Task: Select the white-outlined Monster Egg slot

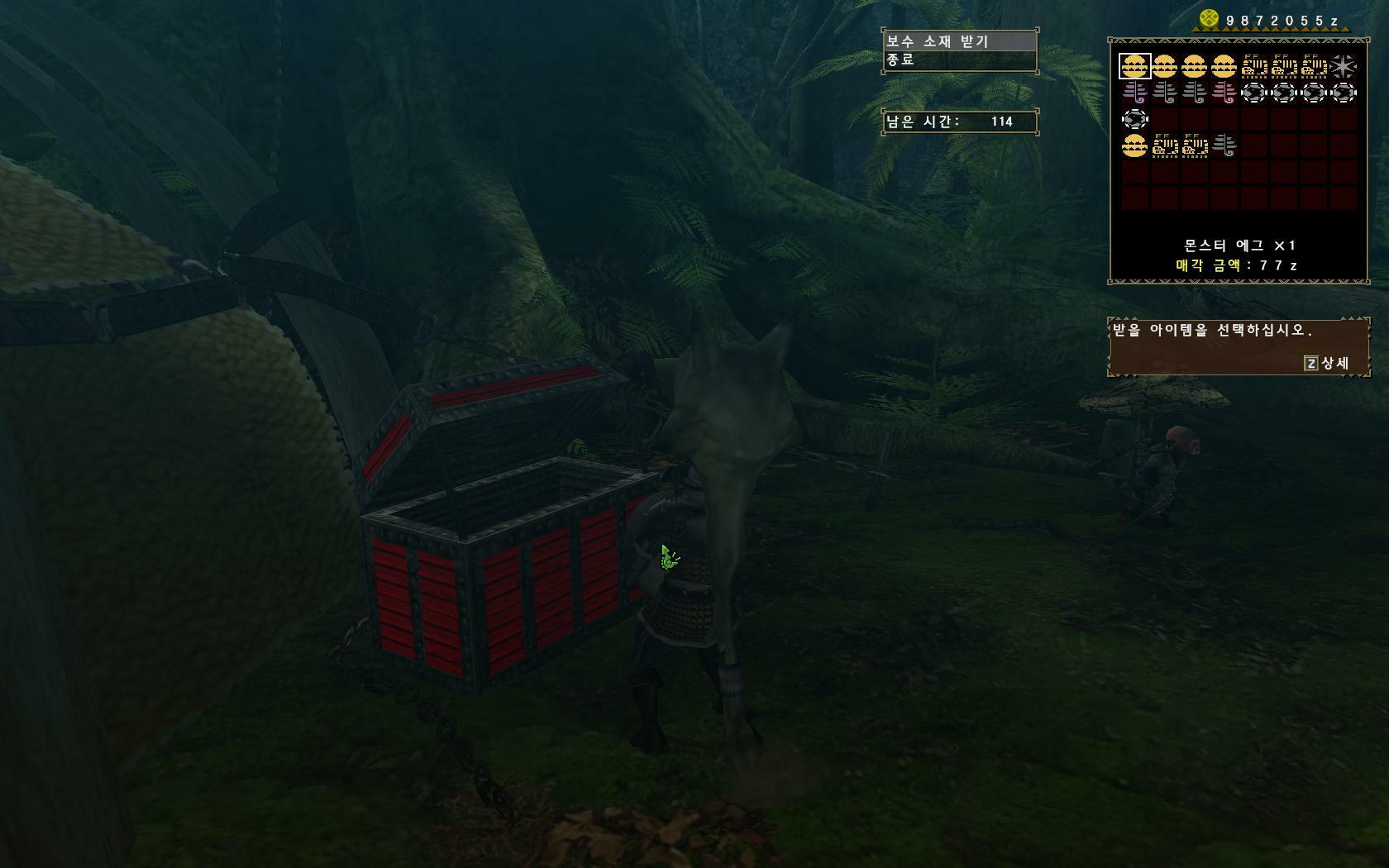Action: tap(1134, 66)
